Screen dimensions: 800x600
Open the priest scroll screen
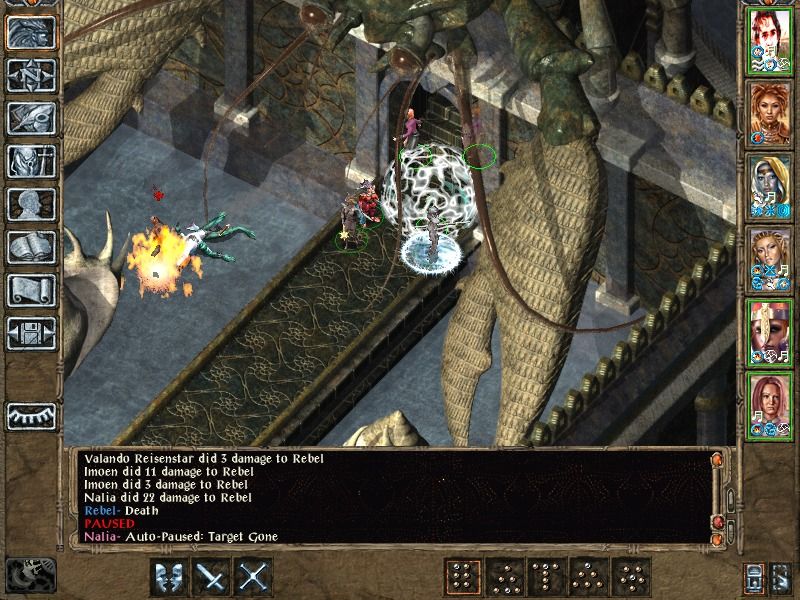[30, 290]
